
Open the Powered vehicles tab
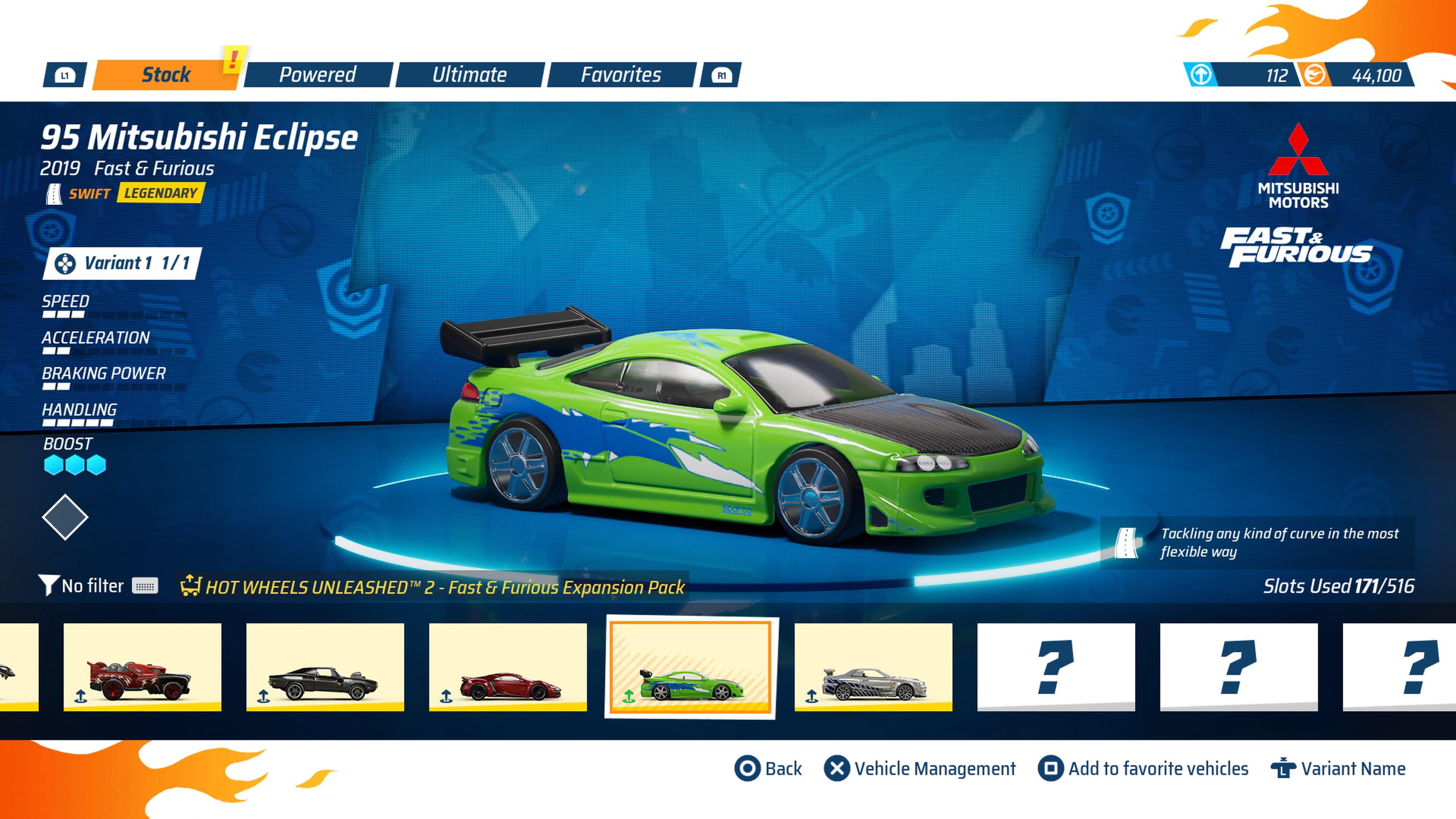[317, 75]
